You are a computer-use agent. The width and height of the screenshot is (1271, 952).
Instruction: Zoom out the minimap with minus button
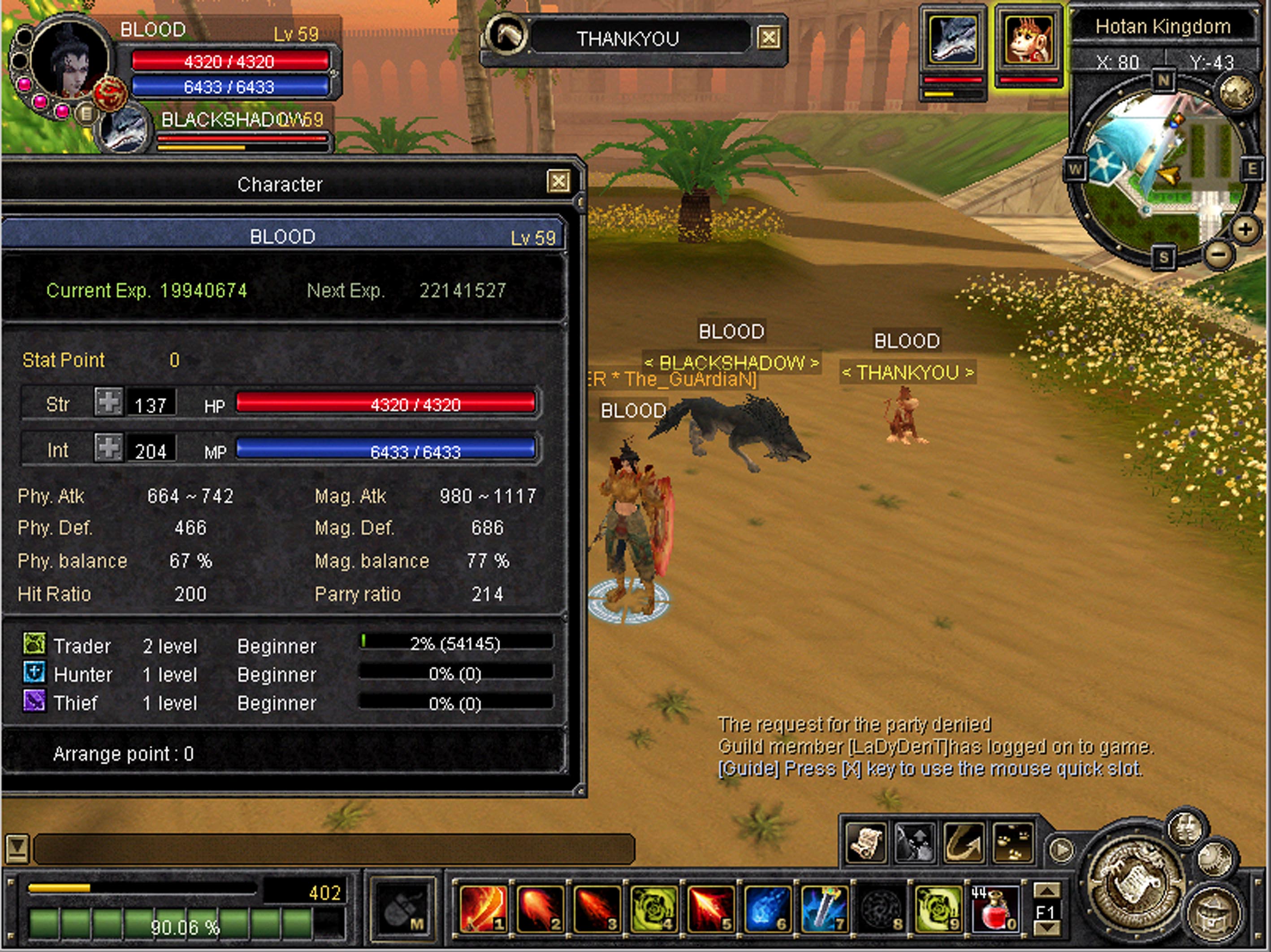click(x=1218, y=254)
